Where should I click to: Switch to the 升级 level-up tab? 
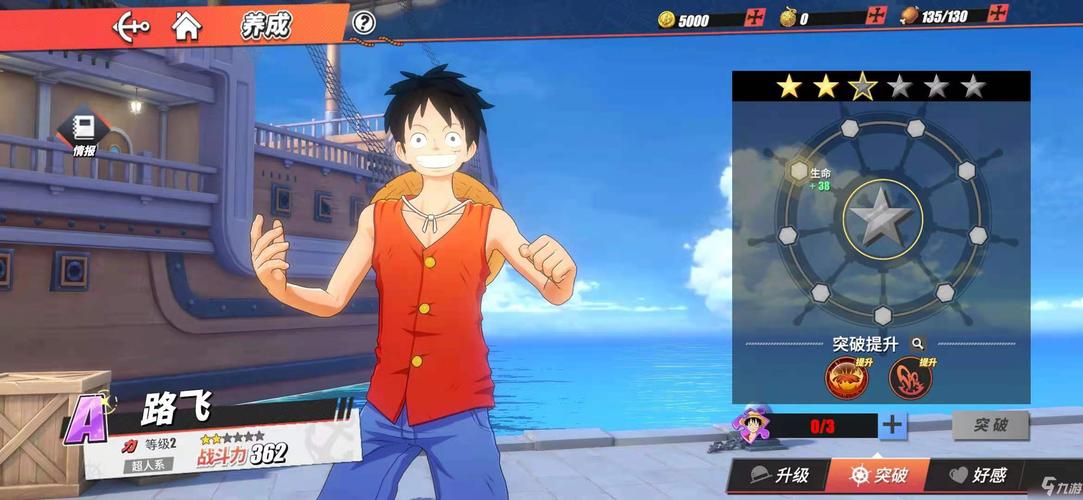point(778,475)
